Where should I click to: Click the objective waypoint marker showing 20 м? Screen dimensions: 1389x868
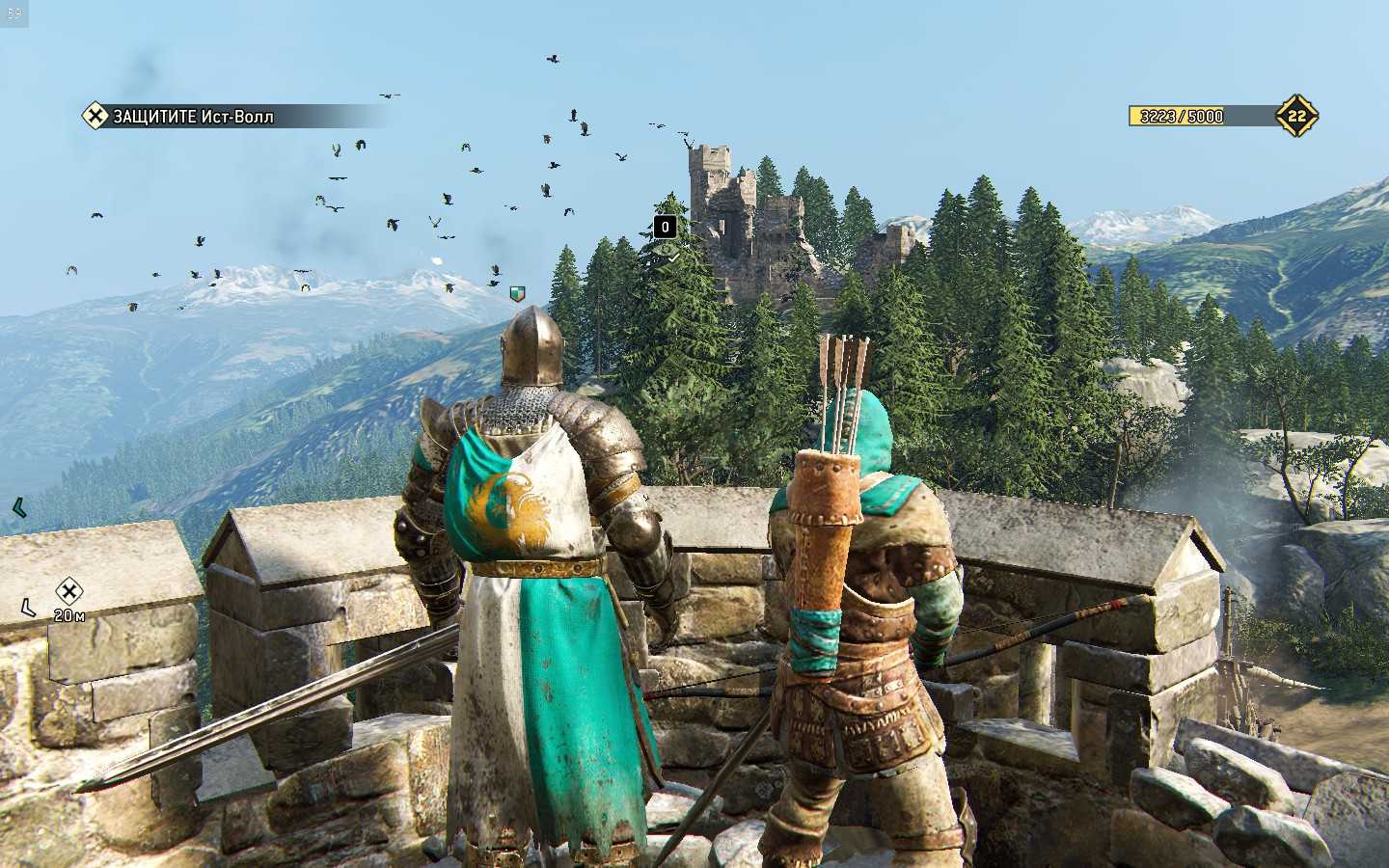click(x=68, y=591)
